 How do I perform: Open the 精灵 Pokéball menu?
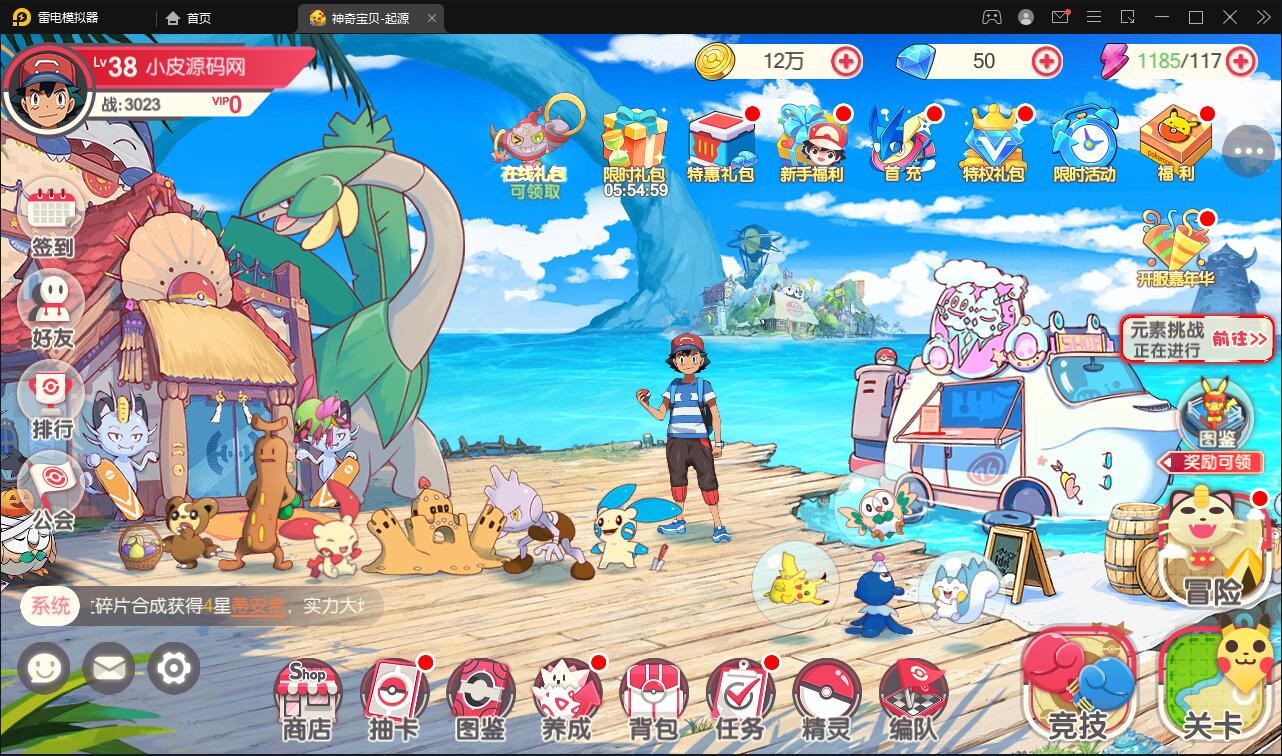825,700
